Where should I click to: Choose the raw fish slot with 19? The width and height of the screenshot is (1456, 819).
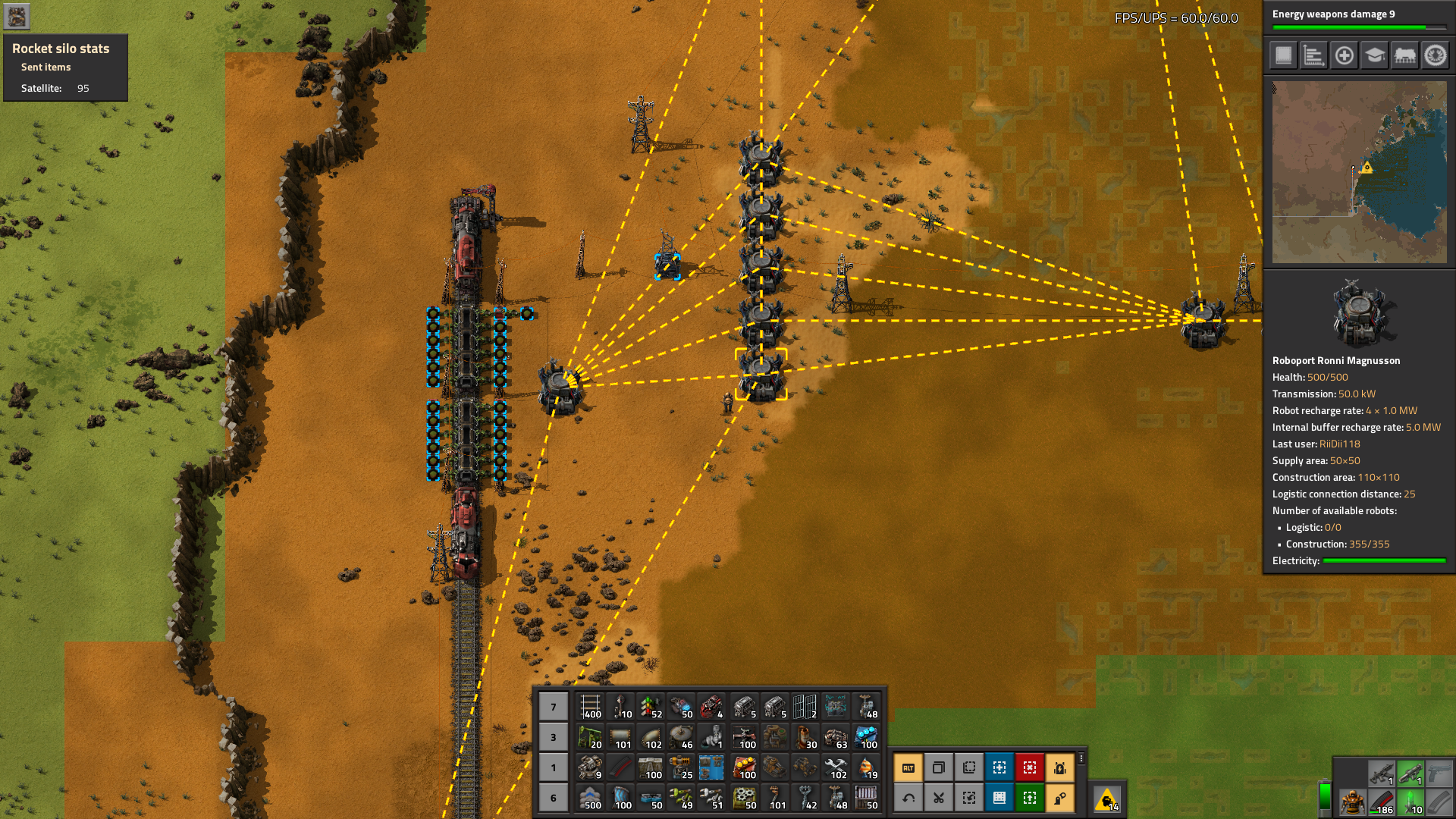pos(866,767)
